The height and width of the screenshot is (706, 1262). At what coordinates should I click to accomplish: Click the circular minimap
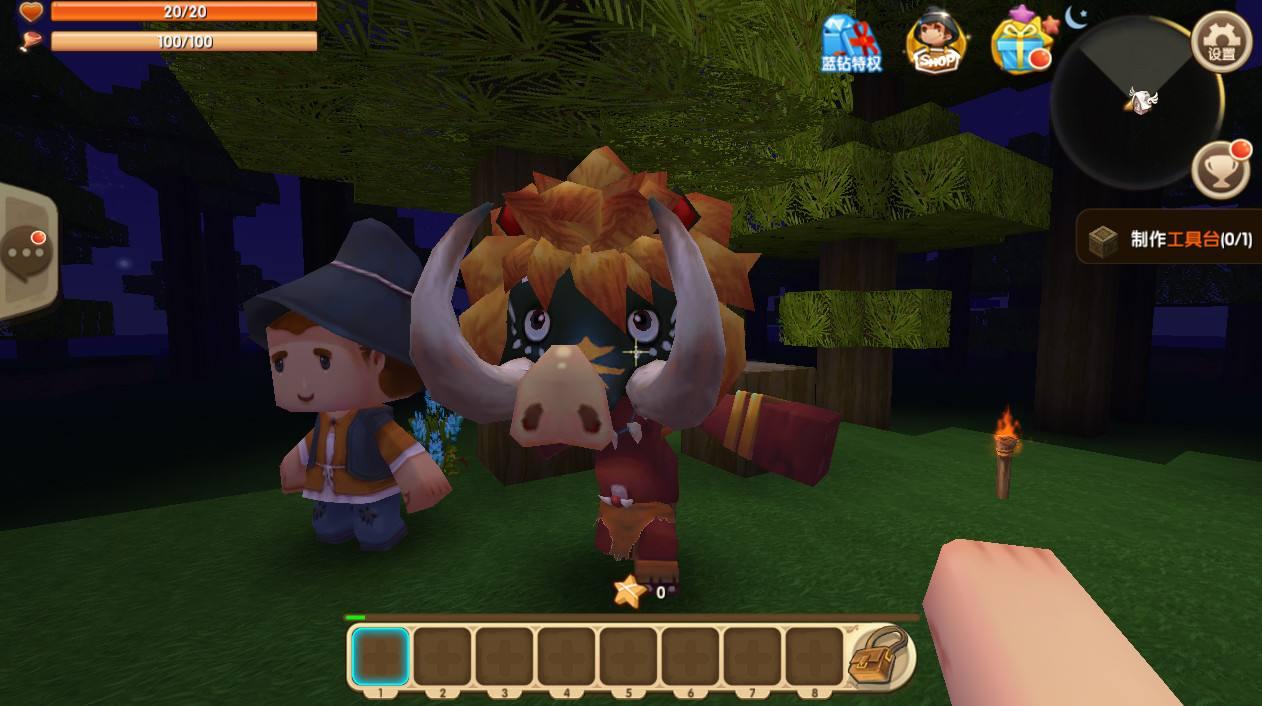(x=1135, y=102)
